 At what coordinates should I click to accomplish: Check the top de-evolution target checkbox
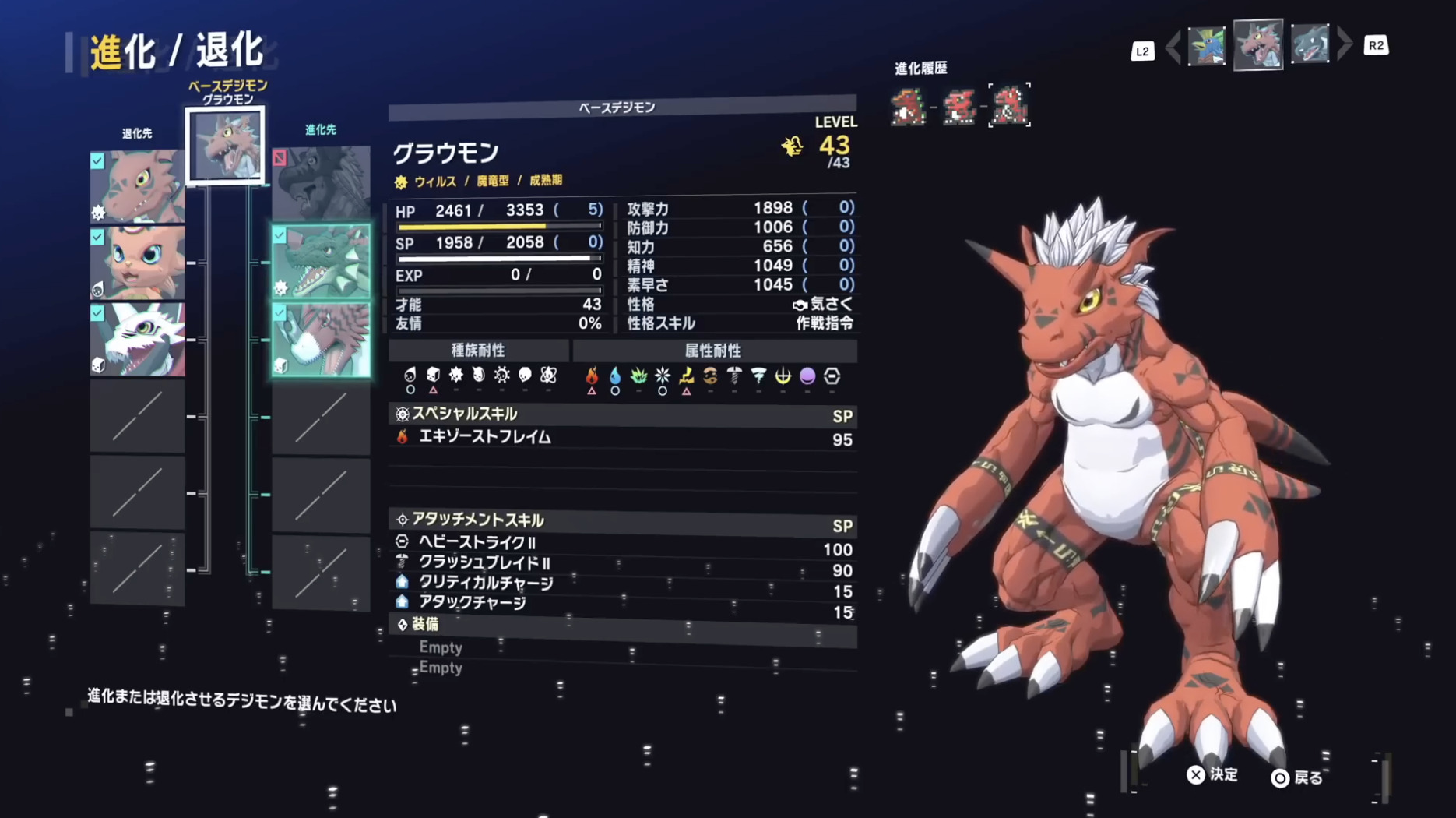[x=97, y=161]
